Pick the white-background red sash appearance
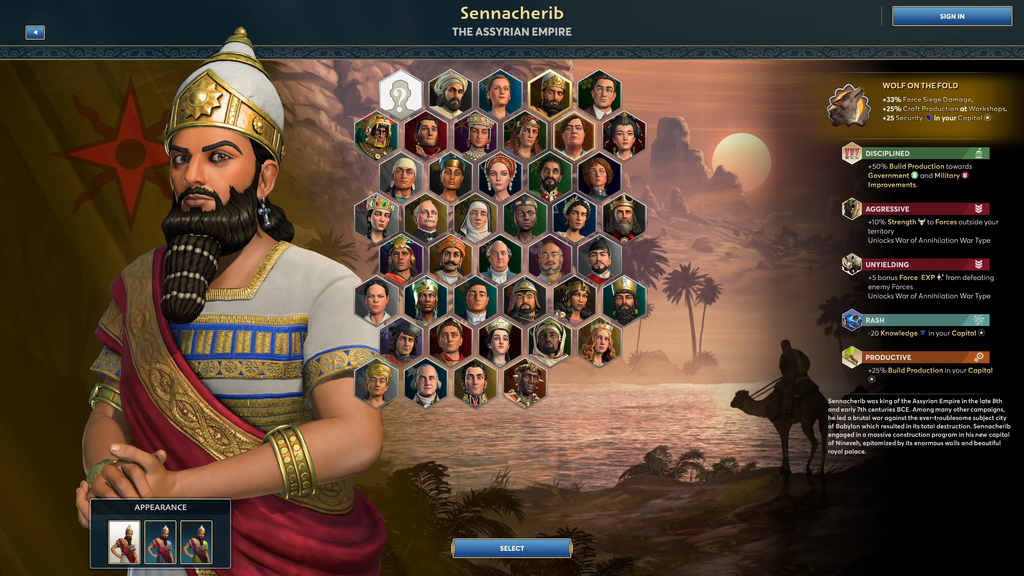The width and height of the screenshot is (1024, 576). 124,542
